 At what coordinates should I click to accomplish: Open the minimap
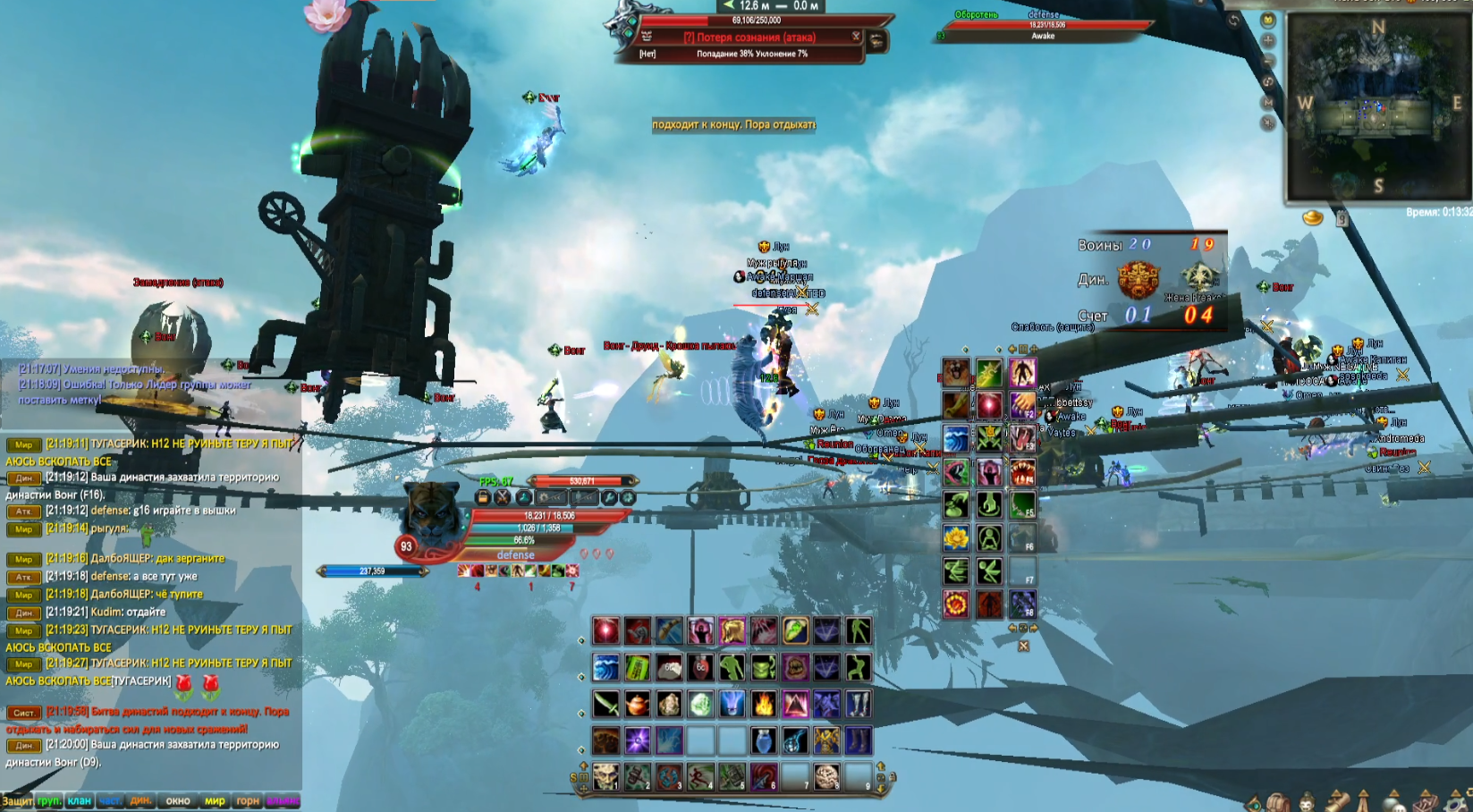point(1377,106)
